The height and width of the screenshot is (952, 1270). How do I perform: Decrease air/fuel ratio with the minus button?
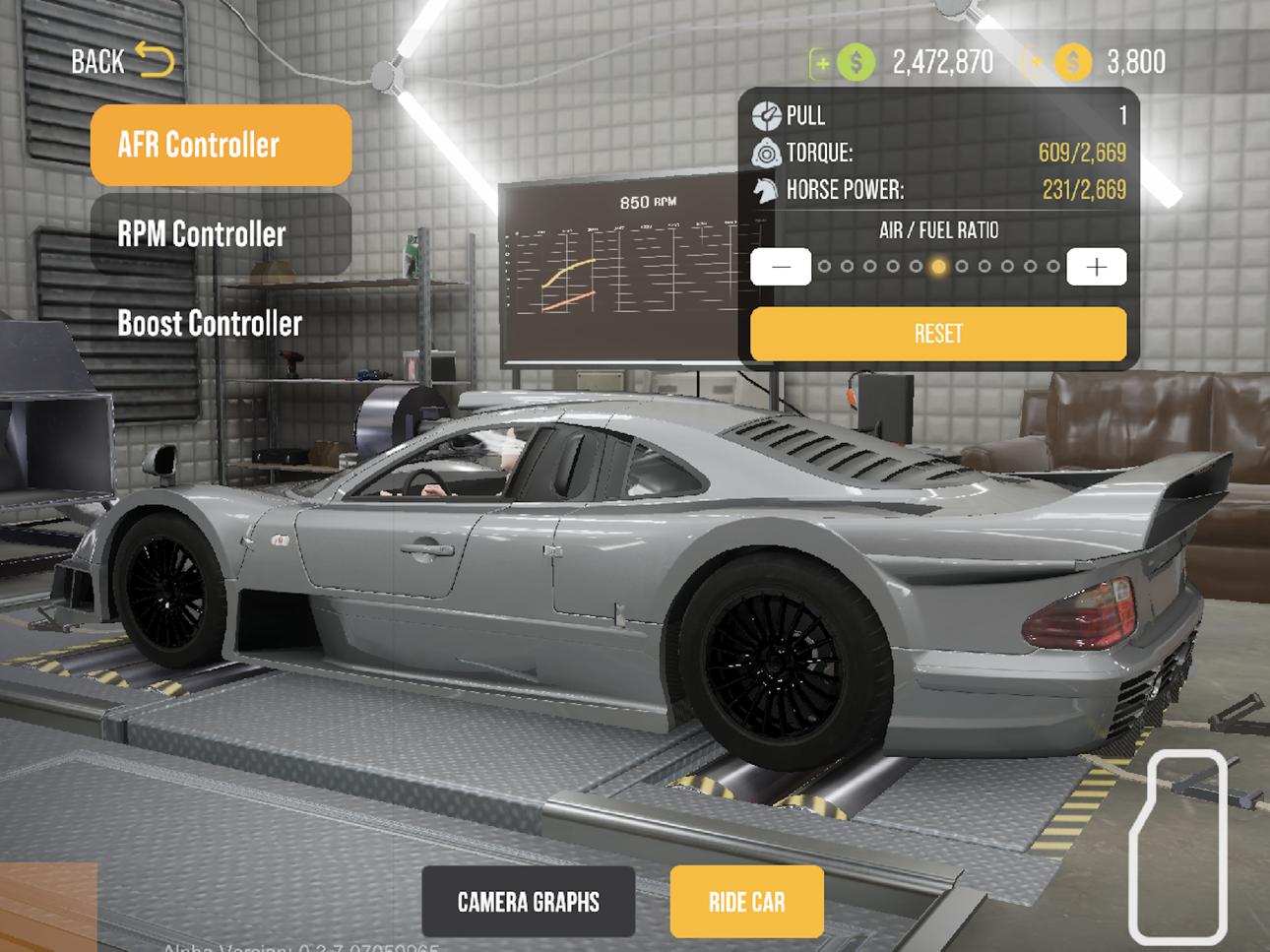click(781, 267)
